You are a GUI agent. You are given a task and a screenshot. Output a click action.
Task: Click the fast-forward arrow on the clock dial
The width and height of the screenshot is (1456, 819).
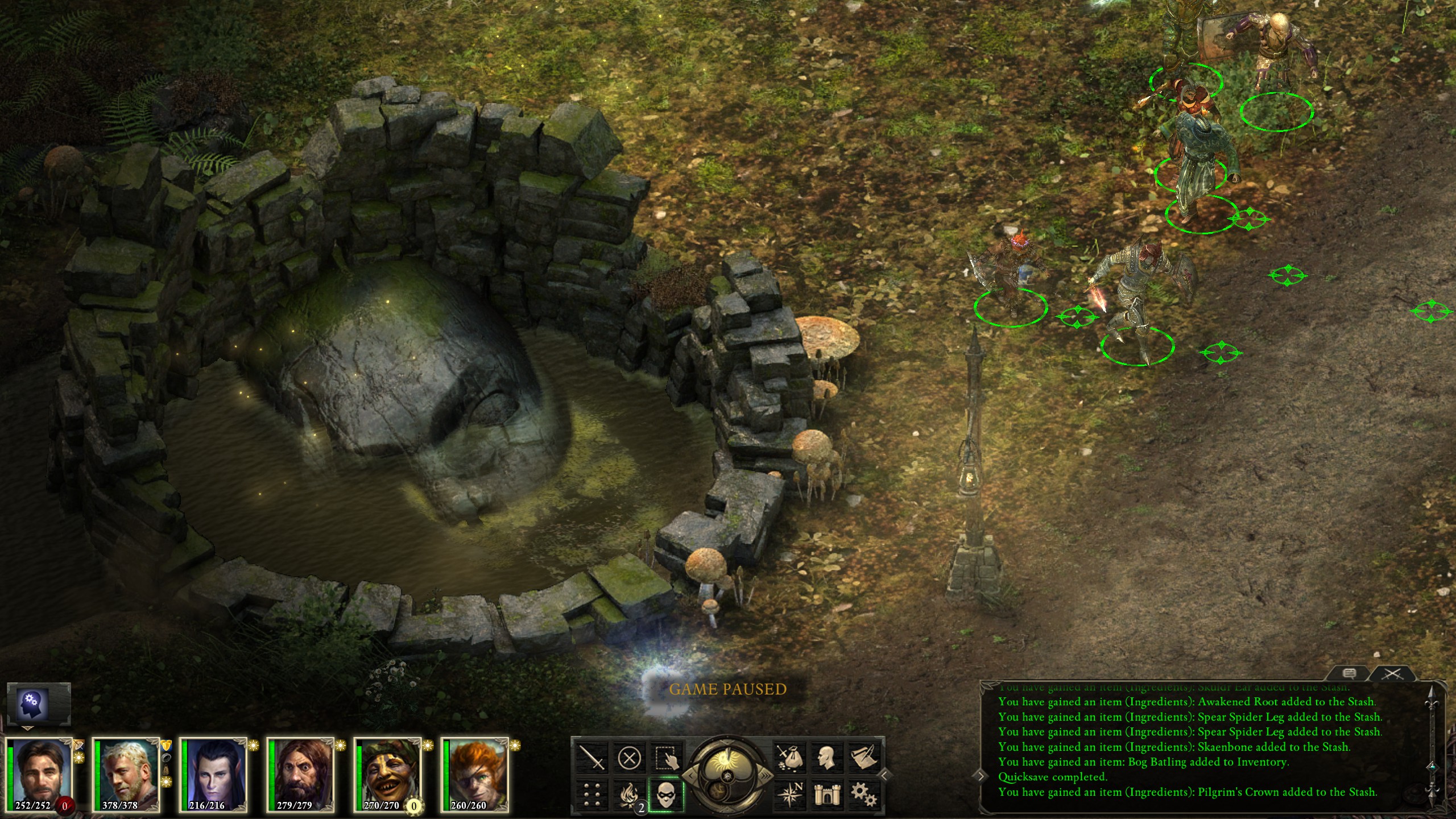(x=767, y=775)
